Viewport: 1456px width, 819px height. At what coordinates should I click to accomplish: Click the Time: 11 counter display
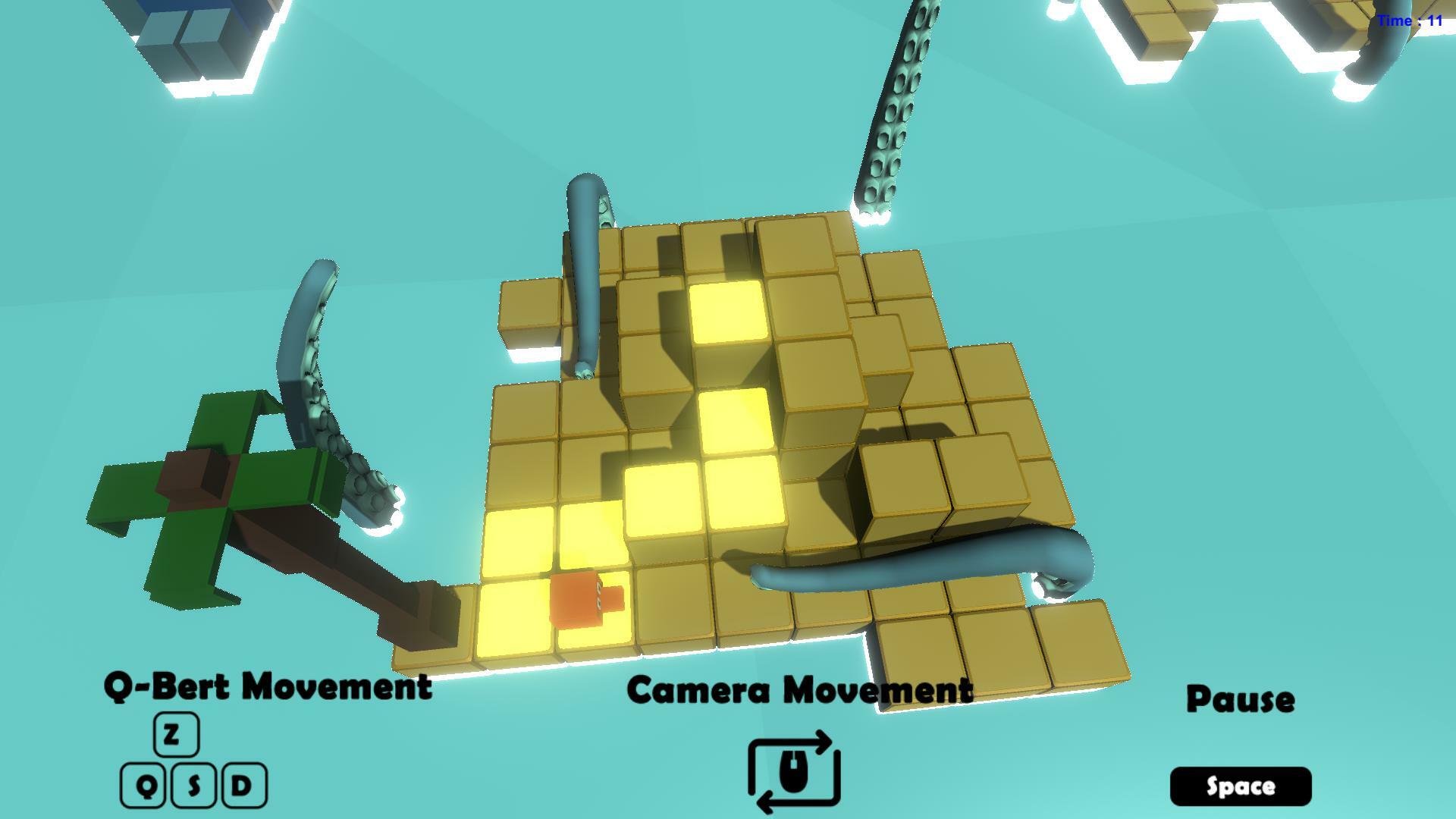1408,21
